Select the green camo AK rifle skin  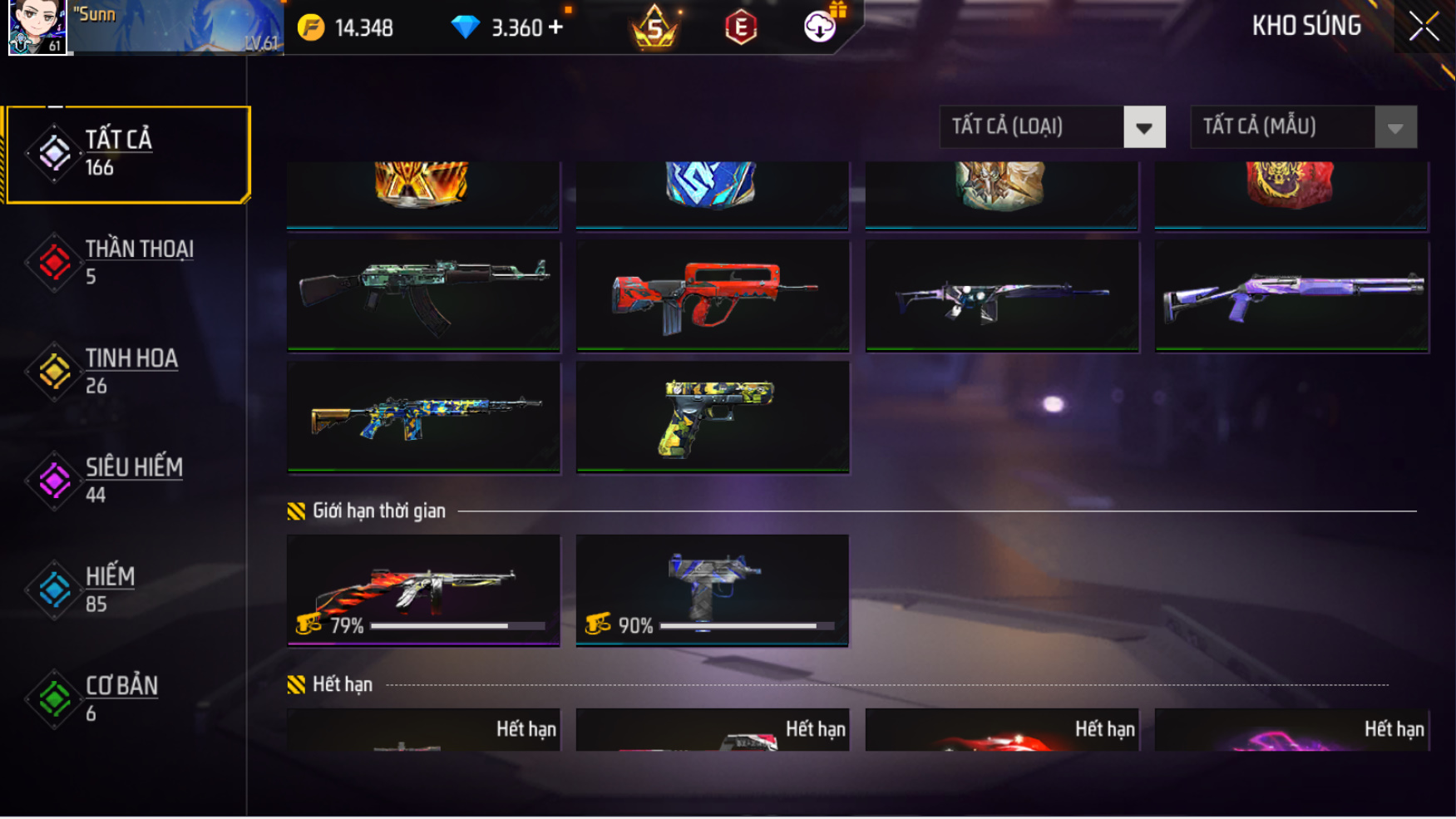click(423, 296)
